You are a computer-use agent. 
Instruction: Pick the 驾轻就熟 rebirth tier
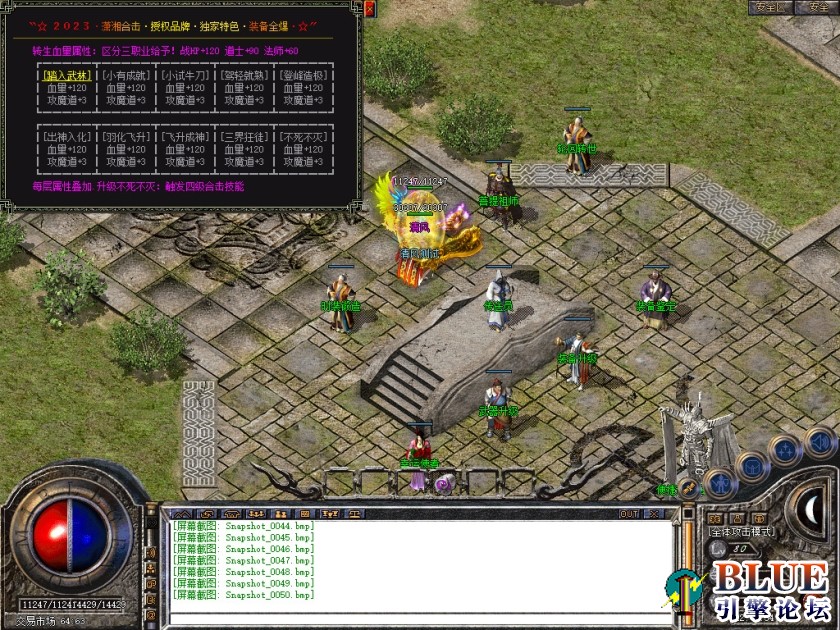point(243,75)
